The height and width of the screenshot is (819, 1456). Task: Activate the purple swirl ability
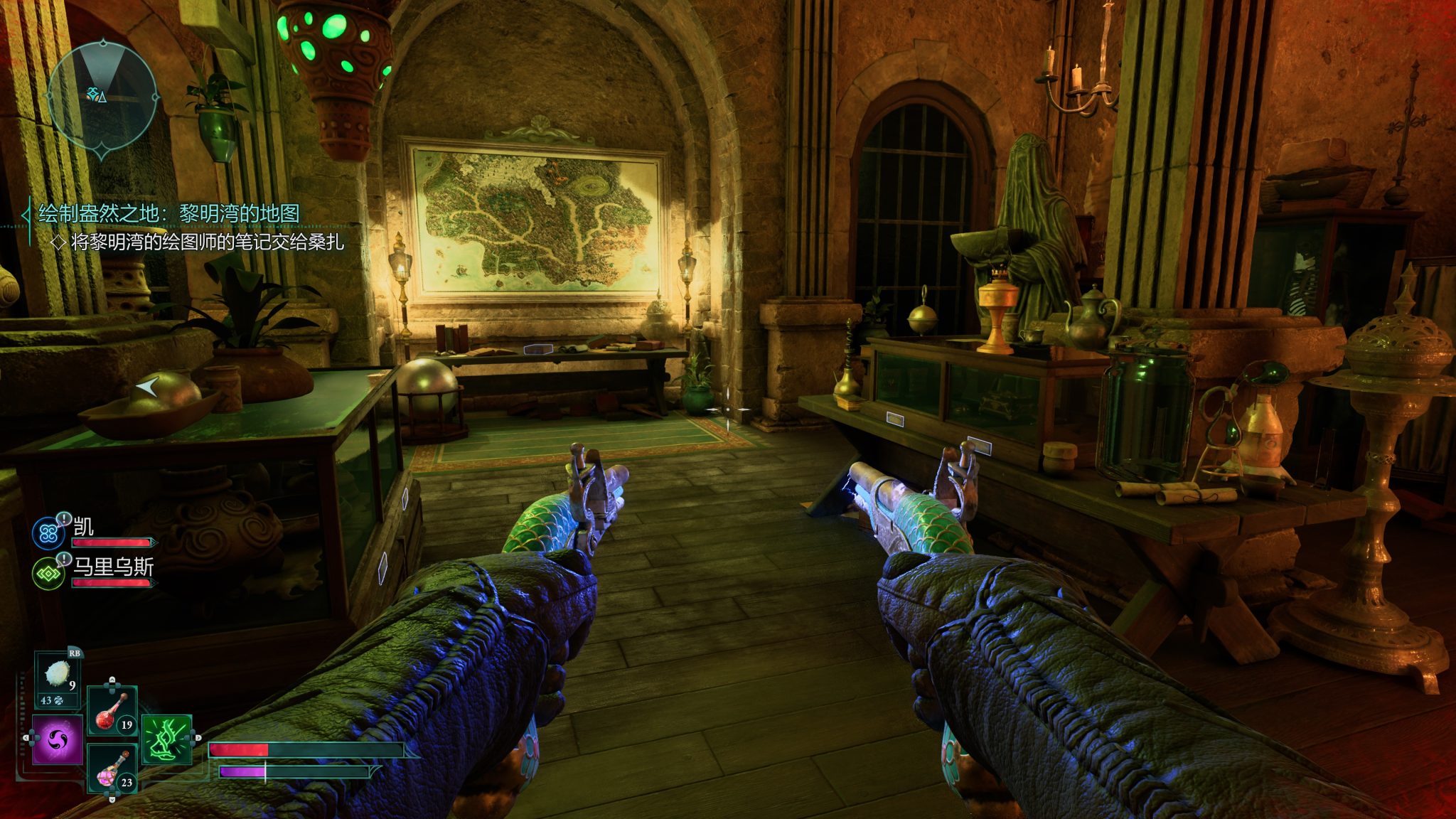(58, 740)
